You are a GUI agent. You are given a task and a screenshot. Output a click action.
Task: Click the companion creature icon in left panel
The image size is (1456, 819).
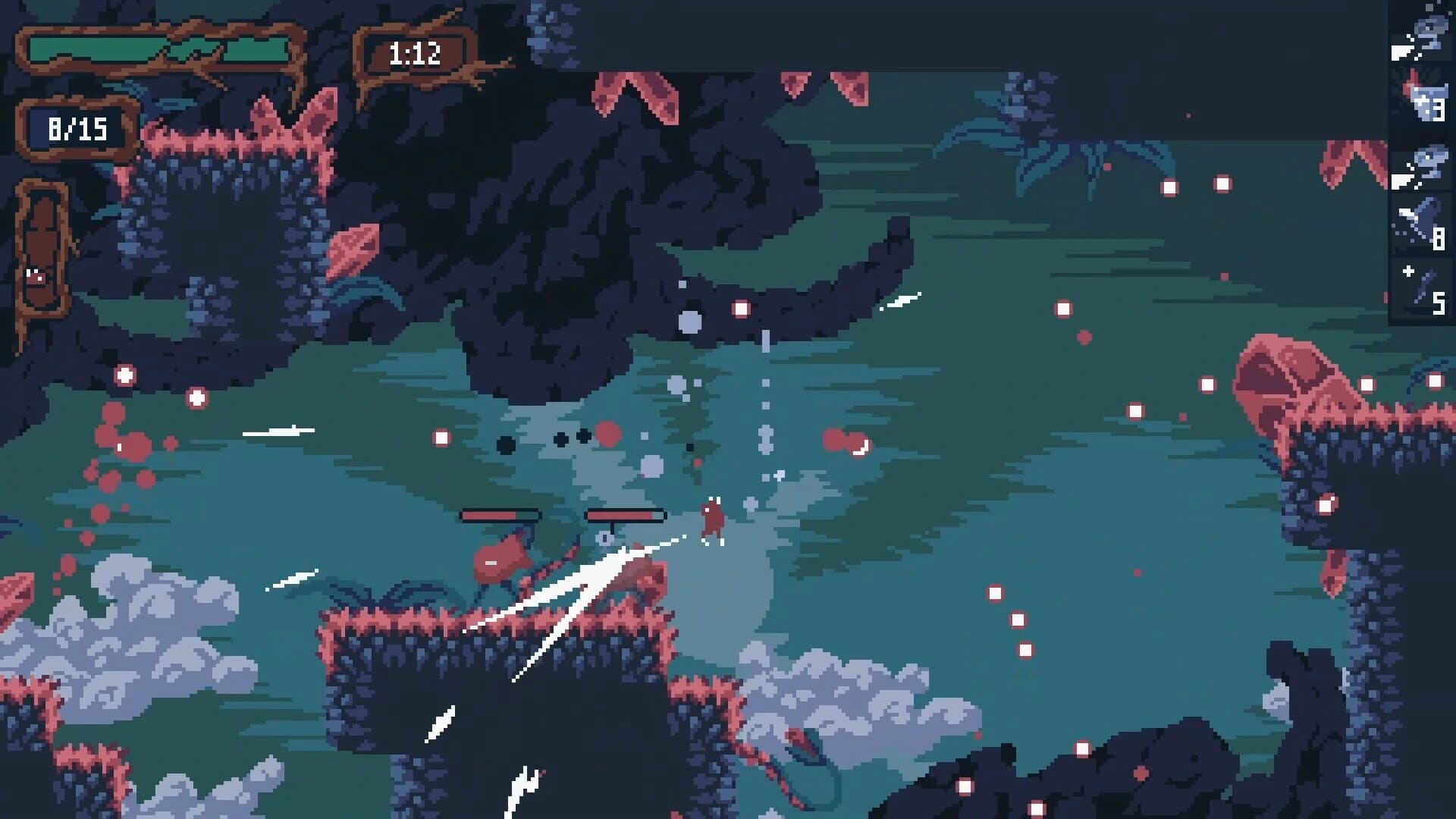click(35, 275)
